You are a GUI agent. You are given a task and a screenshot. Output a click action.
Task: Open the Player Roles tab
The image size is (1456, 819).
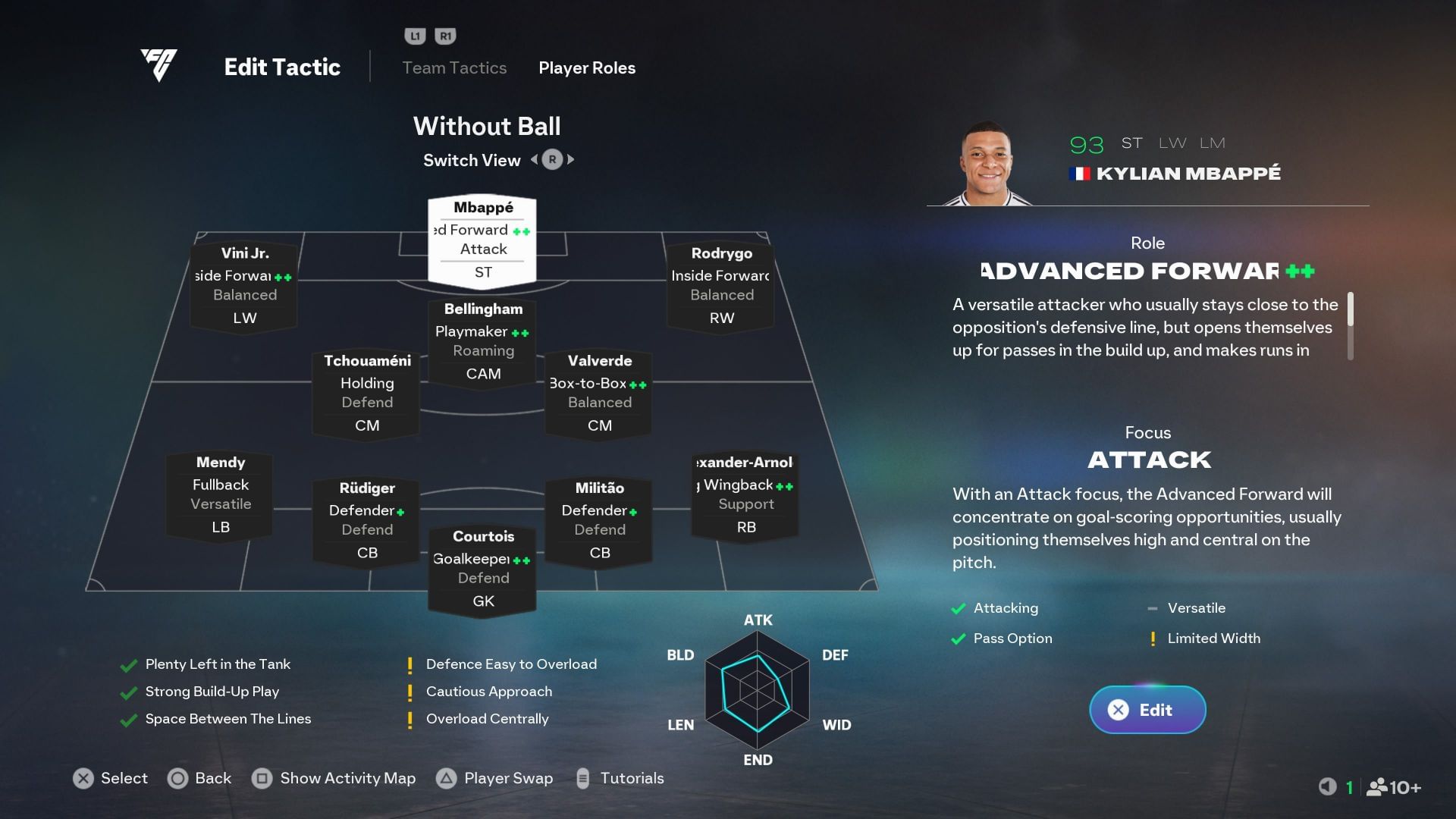coord(586,68)
